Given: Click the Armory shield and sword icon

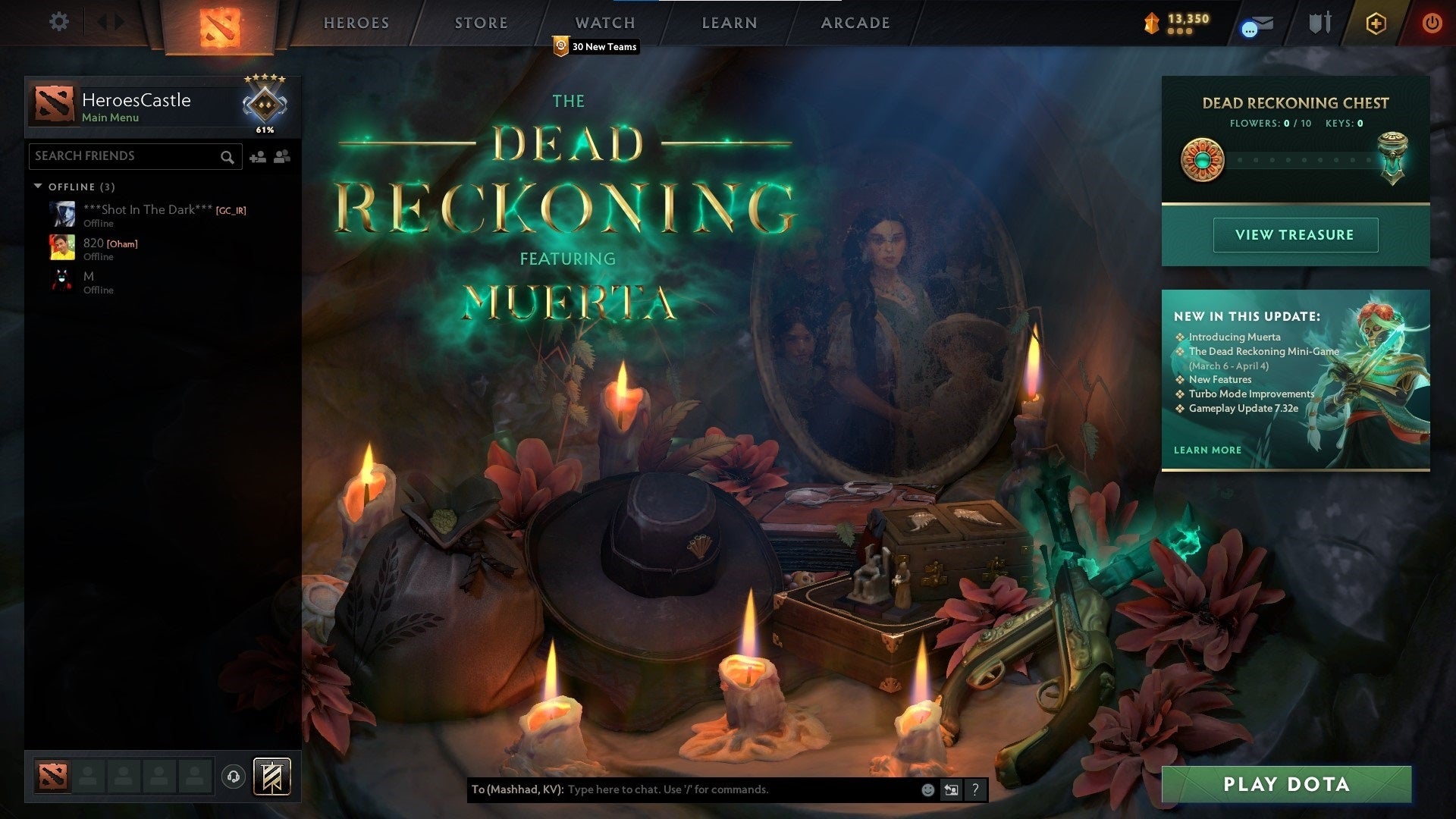Looking at the screenshot, I should coord(1319,23).
